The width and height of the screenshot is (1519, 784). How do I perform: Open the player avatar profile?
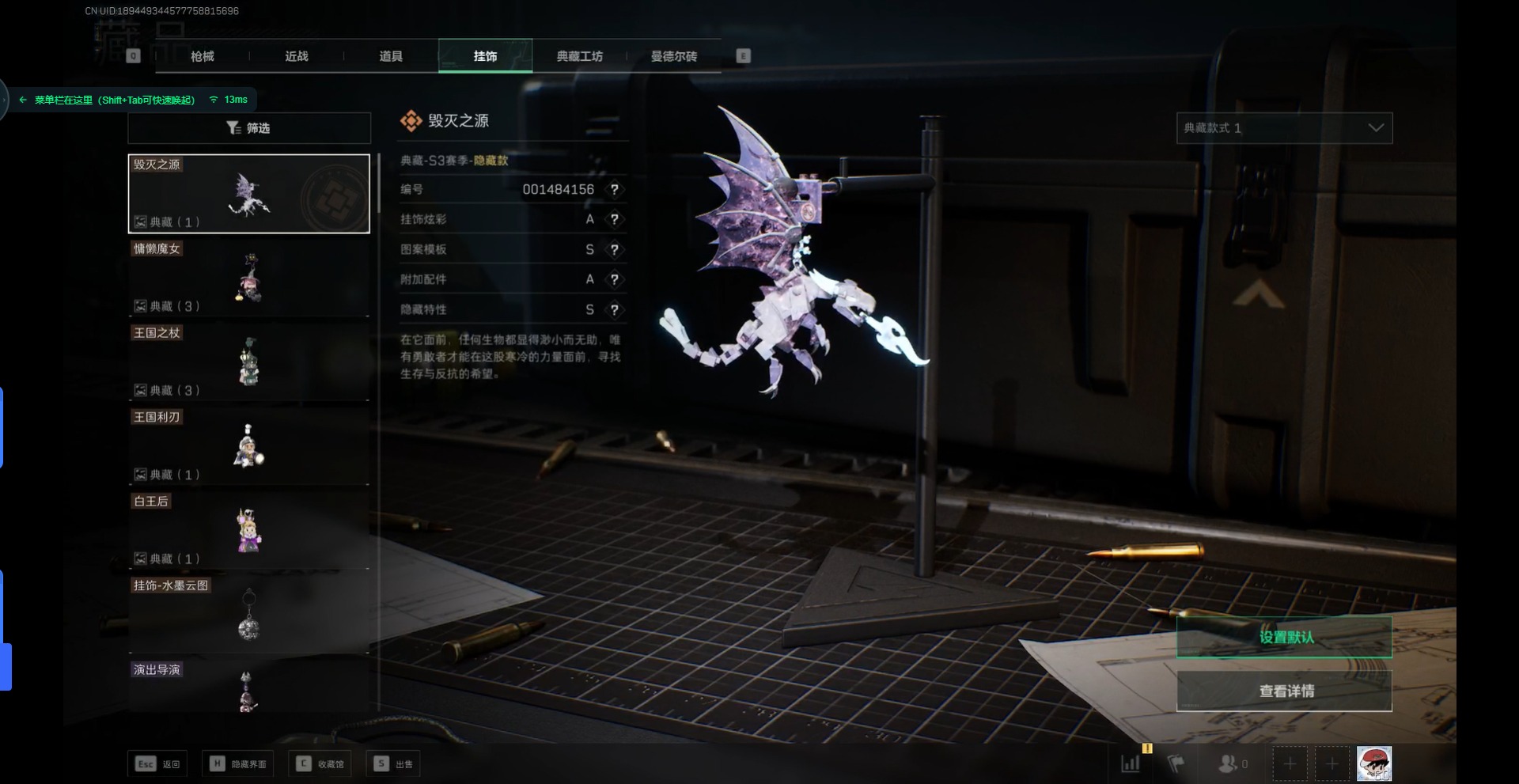[1373, 763]
